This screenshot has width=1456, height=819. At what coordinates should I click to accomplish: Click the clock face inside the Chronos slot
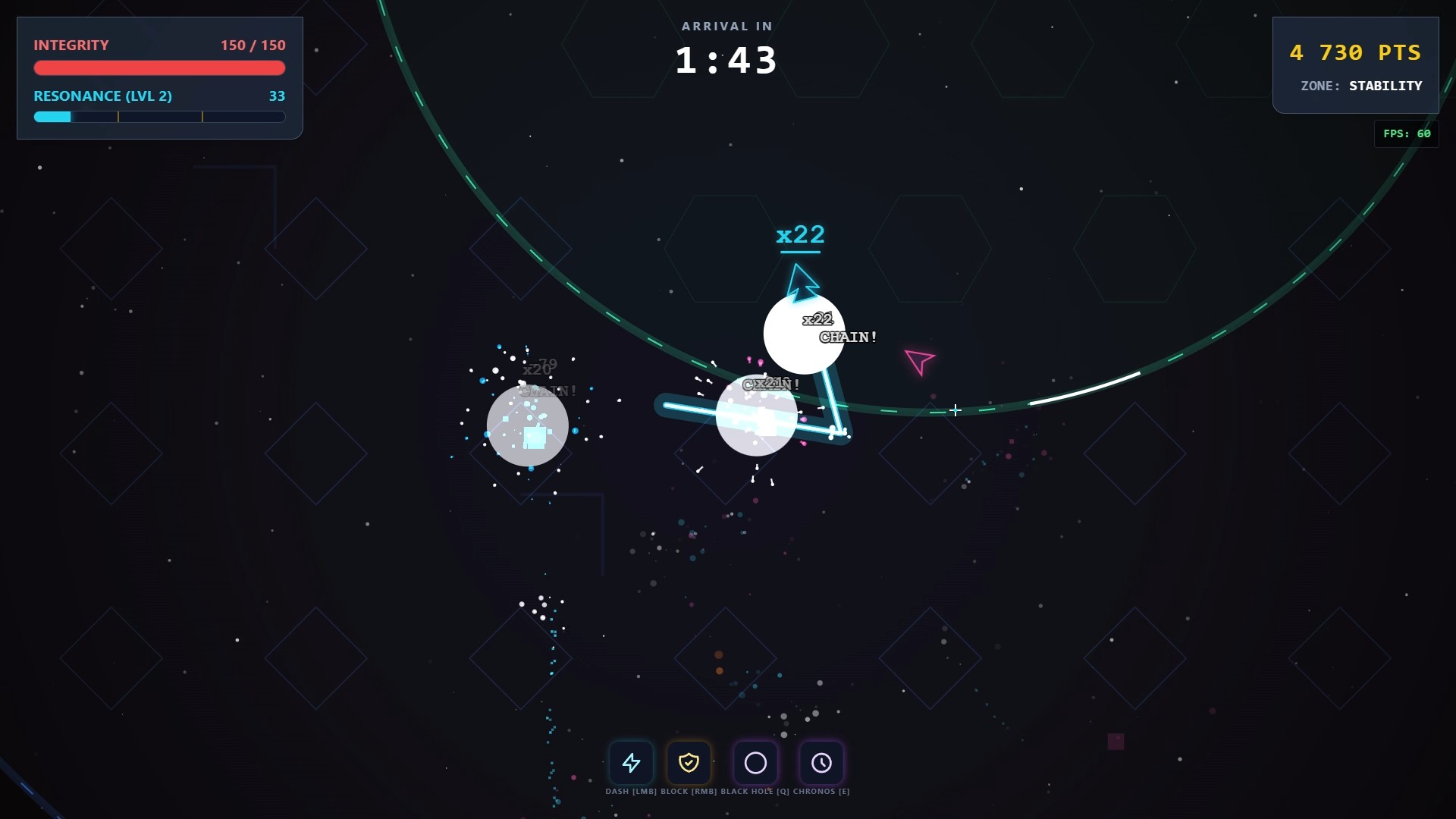pos(822,763)
